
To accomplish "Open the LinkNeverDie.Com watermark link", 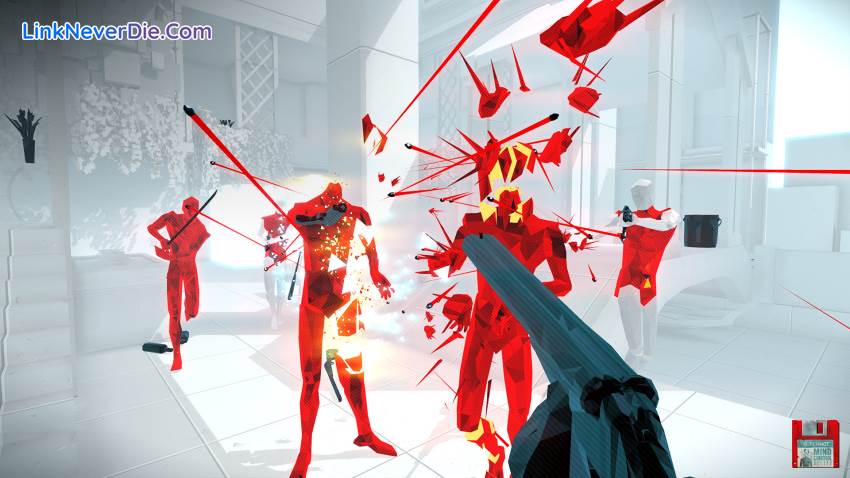I will point(116,31).
